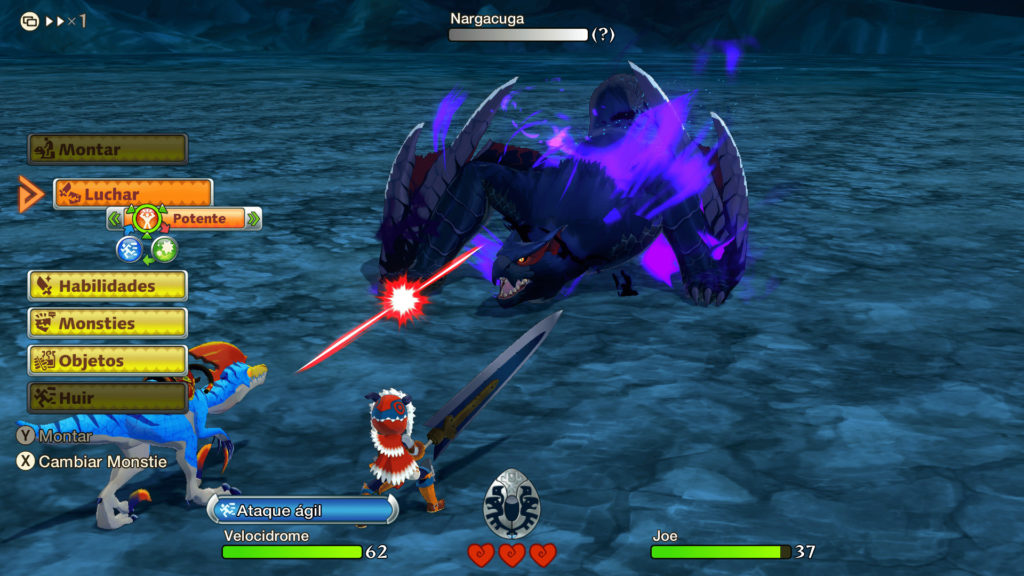This screenshot has width=1024, height=576.
Task: Click the right arrow of the attack selector
Action: click(253, 219)
